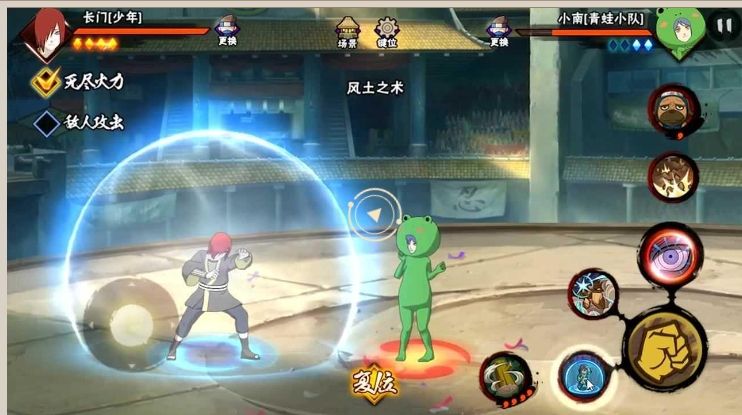Open the 键位 key layout settings
The image size is (742, 415).
[387, 31]
